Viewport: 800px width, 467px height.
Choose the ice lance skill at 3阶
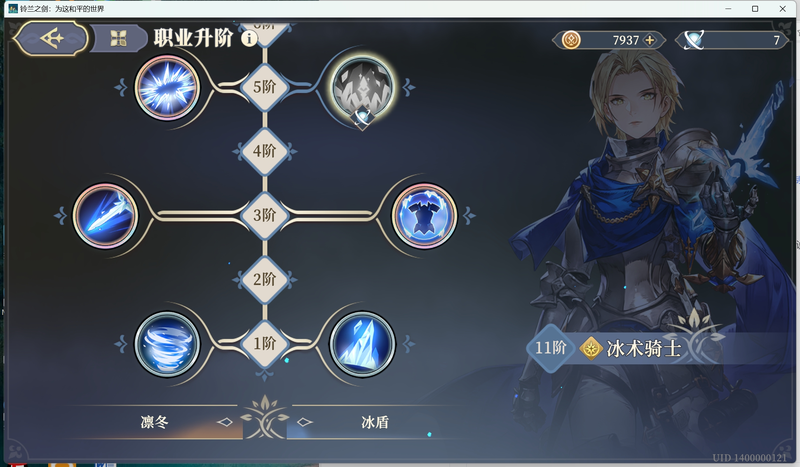(105, 215)
